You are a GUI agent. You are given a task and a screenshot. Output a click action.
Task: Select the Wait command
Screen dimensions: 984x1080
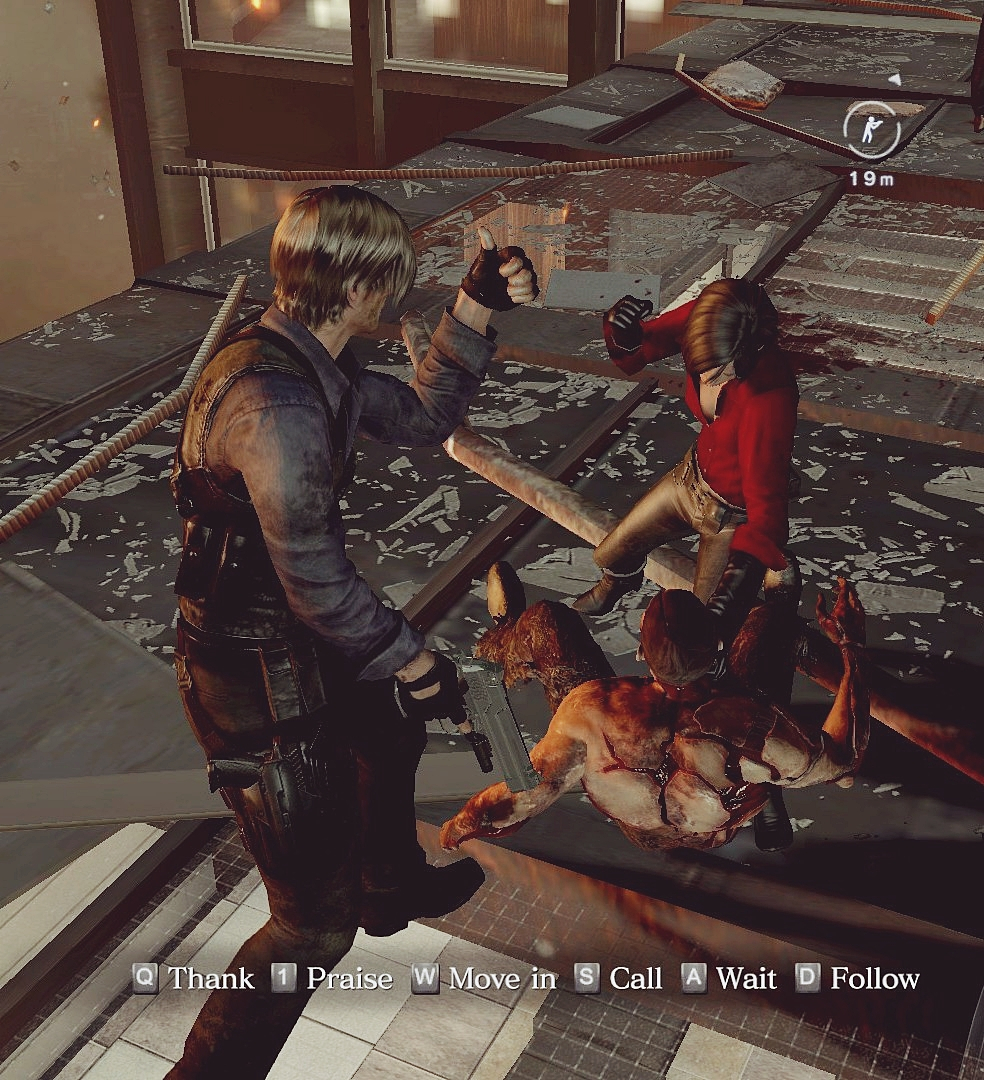(729, 978)
